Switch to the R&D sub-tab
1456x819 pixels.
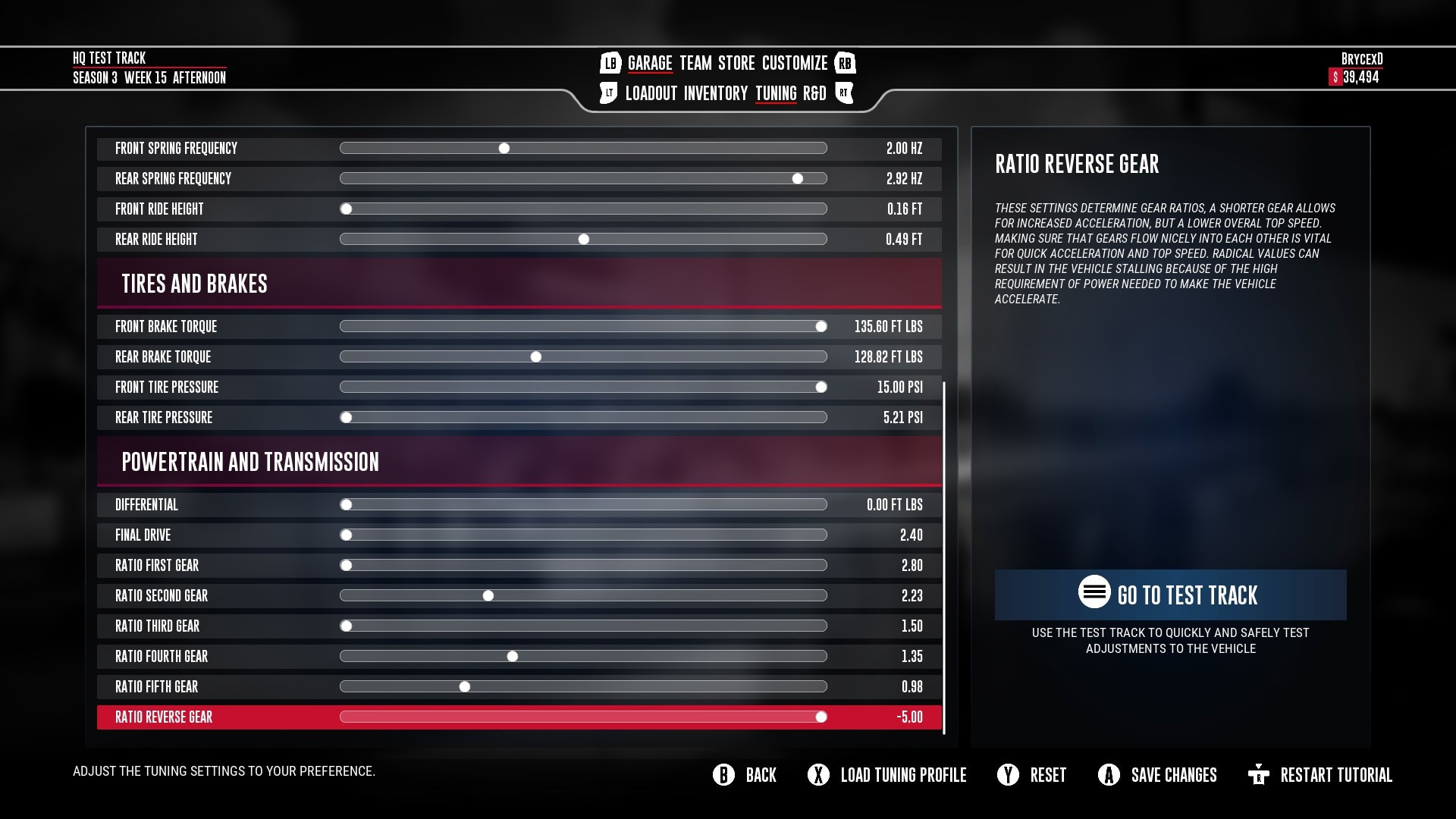pyautogui.click(x=814, y=93)
